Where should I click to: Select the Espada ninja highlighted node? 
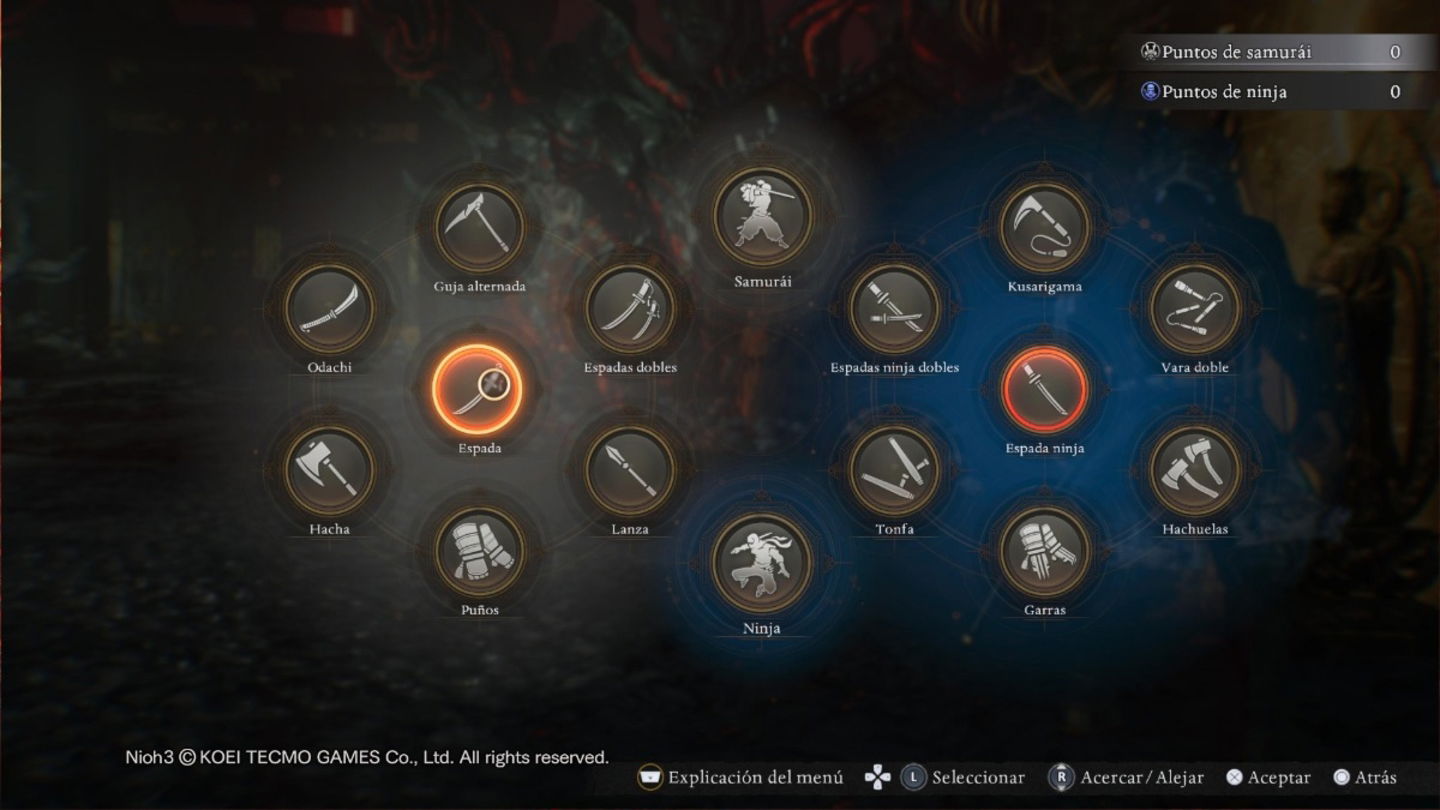1045,390
